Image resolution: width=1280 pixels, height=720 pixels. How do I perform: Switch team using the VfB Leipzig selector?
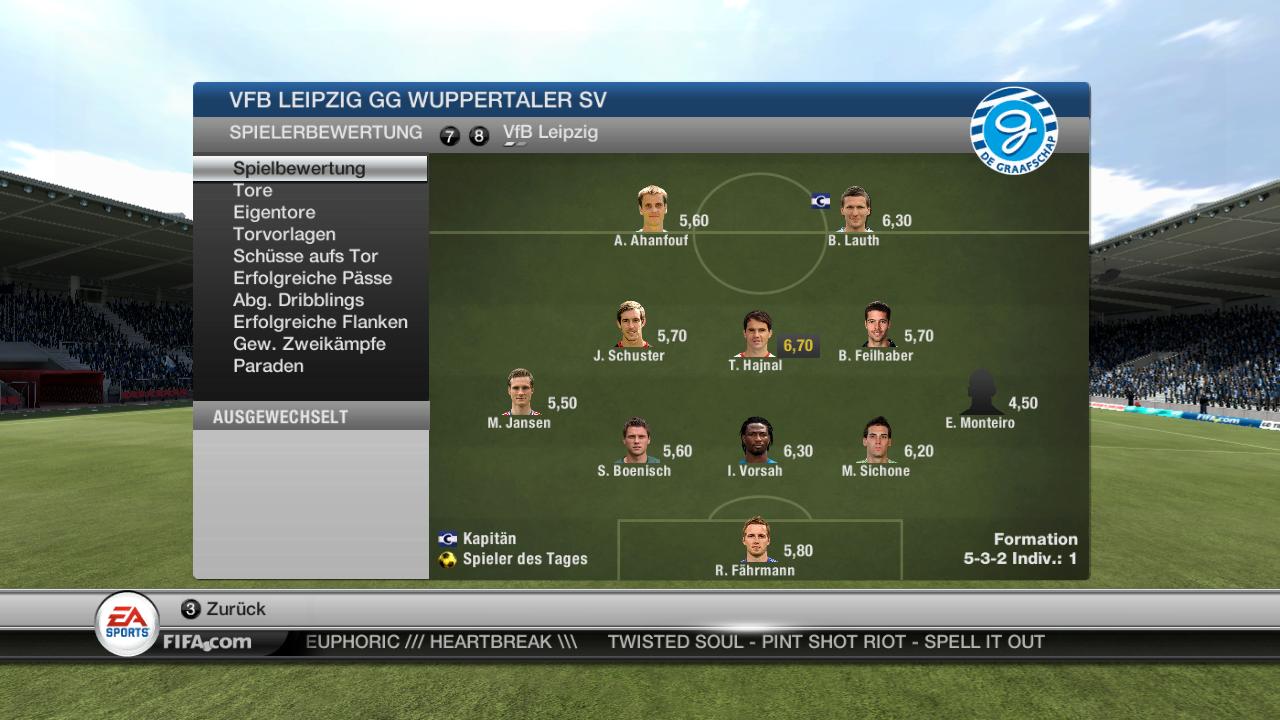pos(550,133)
